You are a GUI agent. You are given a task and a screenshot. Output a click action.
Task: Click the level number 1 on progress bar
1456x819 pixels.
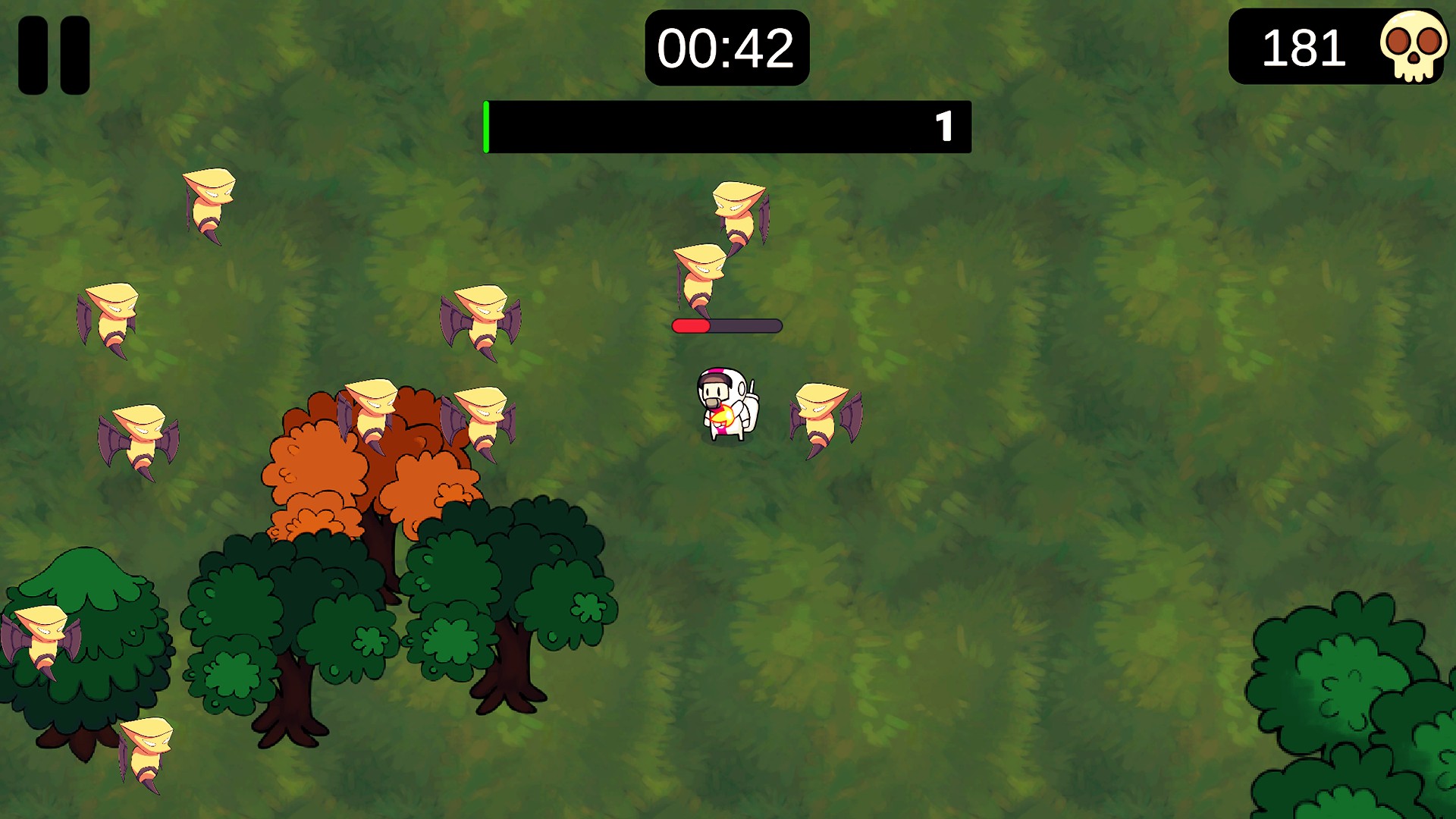945,125
